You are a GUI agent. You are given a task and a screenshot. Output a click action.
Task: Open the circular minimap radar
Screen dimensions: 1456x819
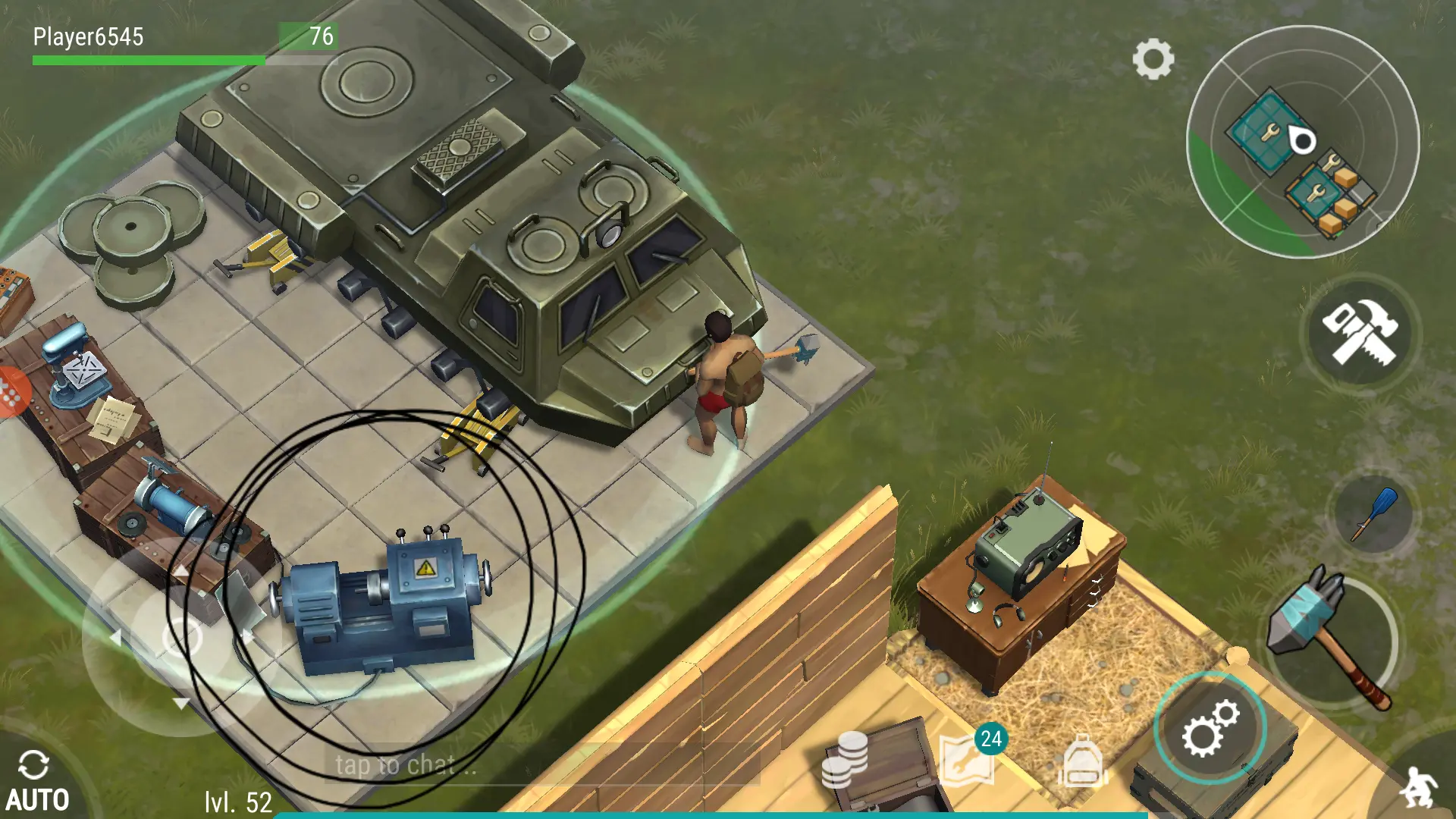(1302, 142)
